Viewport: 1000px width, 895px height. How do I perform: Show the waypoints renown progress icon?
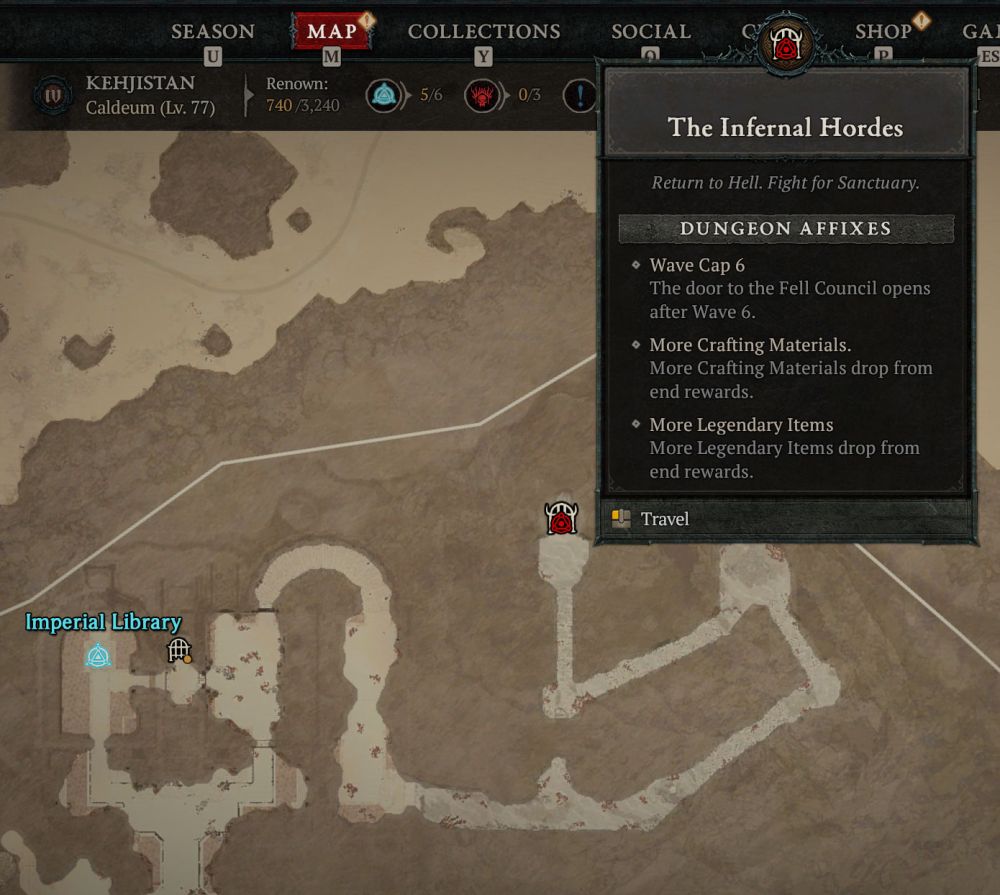(383, 96)
